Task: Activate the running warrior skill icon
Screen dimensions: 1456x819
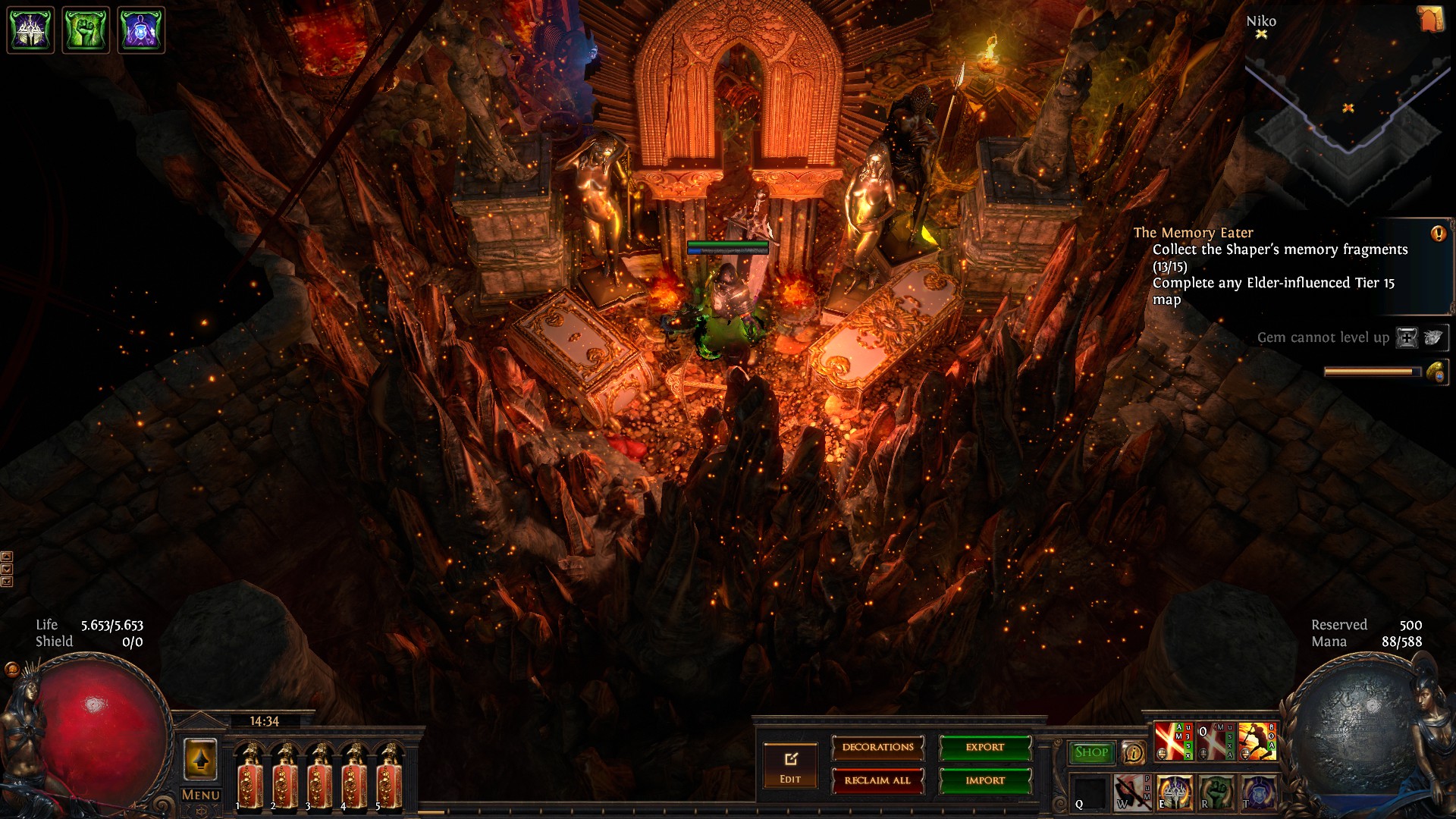Action: point(1257,741)
